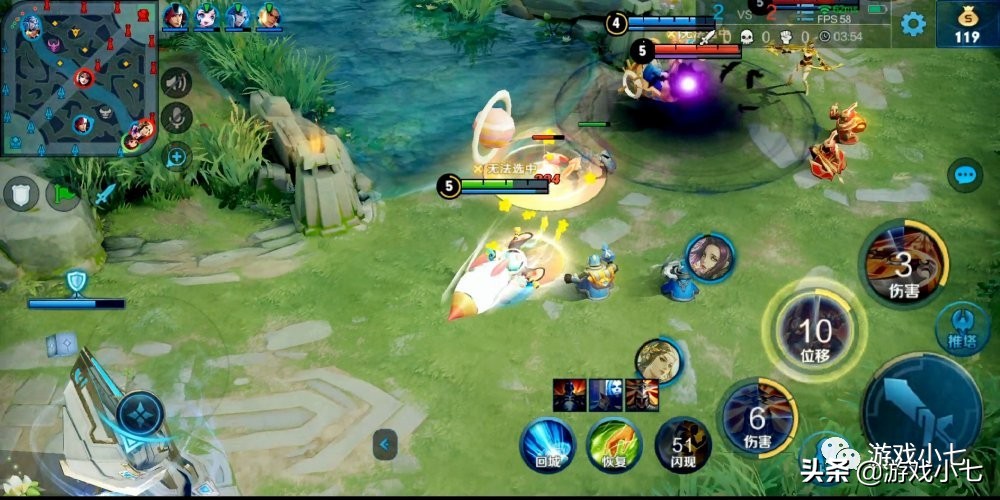Send the shield defend signal
Image resolution: width=1000 pixels, height=500 pixels.
[x=20, y=192]
